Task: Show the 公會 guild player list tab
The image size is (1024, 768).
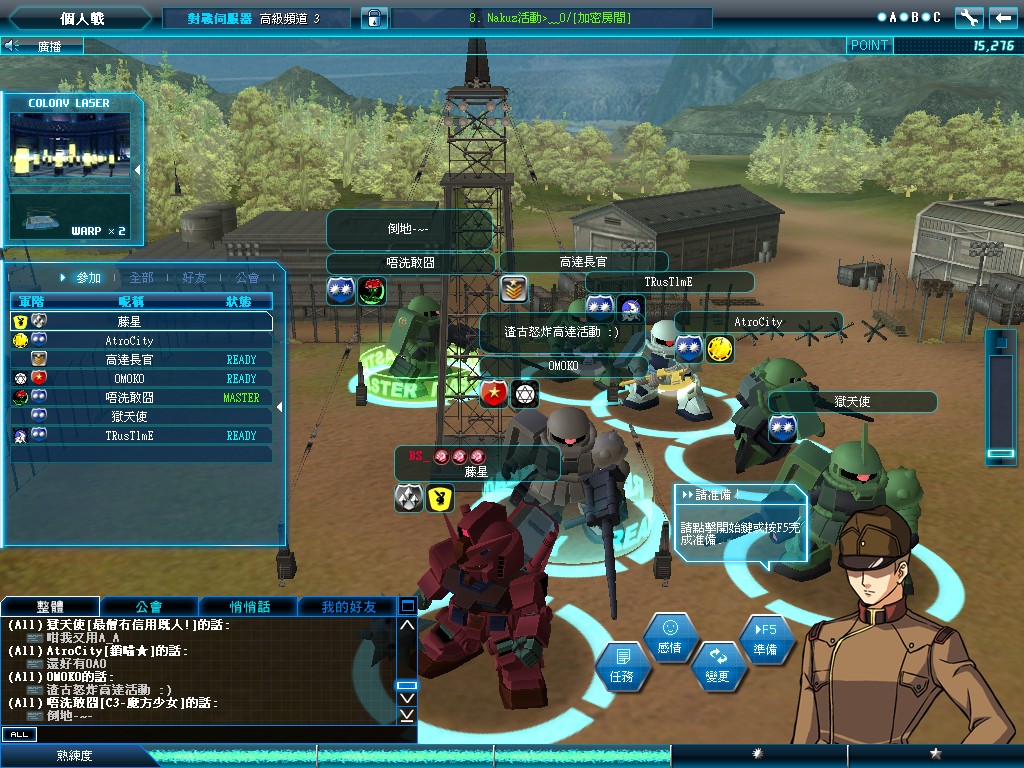Action: pyautogui.click(x=247, y=278)
